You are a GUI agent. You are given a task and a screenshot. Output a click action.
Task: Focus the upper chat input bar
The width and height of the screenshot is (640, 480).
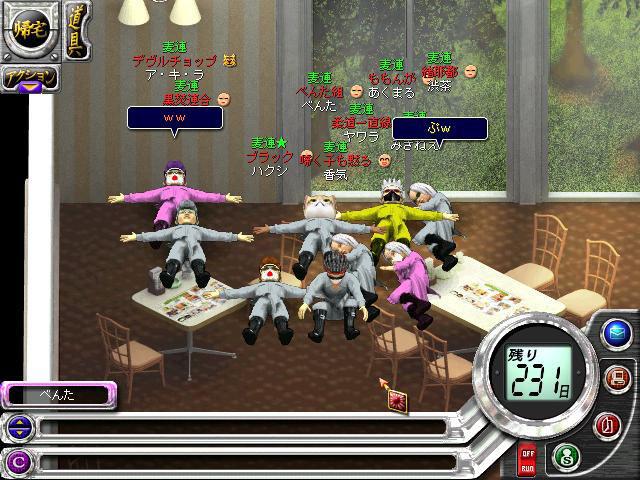point(240,428)
